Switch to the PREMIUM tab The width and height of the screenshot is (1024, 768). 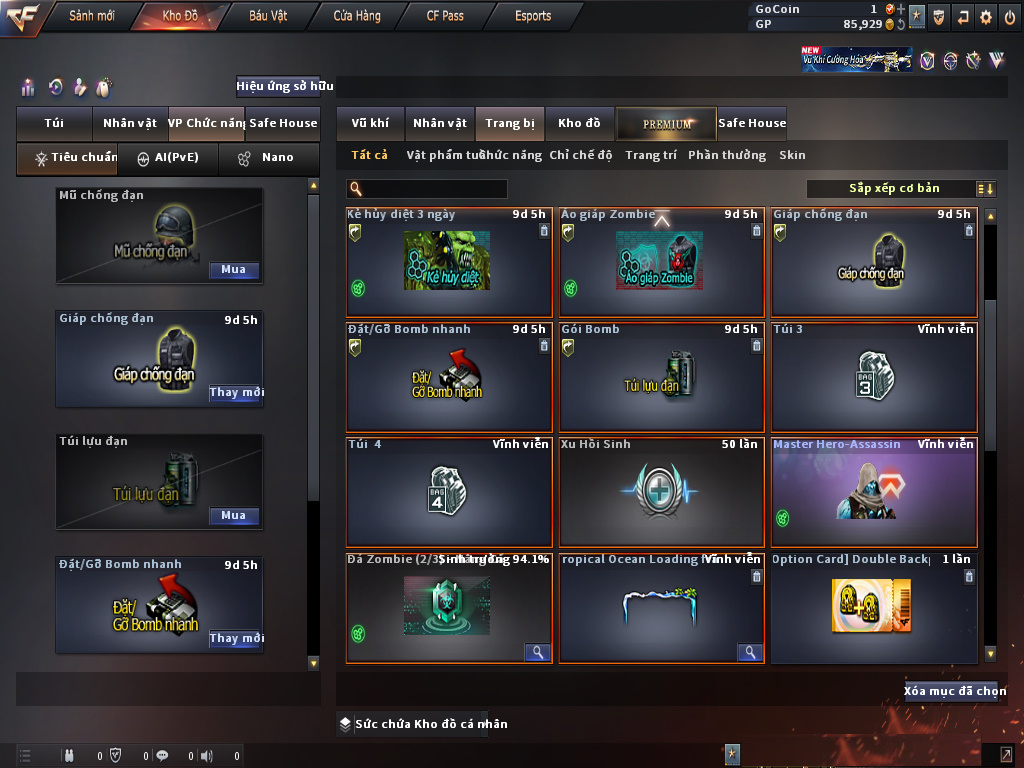click(x=667, y=123)
